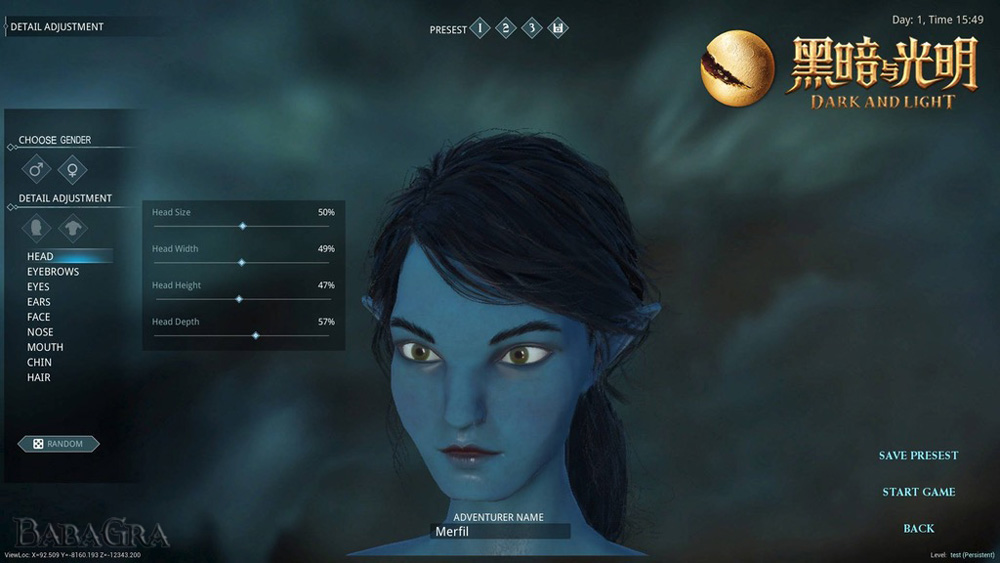Screen dimensions: 1000x563
Task: Click the preset save disk icon
Action: (x=558, y=28)
